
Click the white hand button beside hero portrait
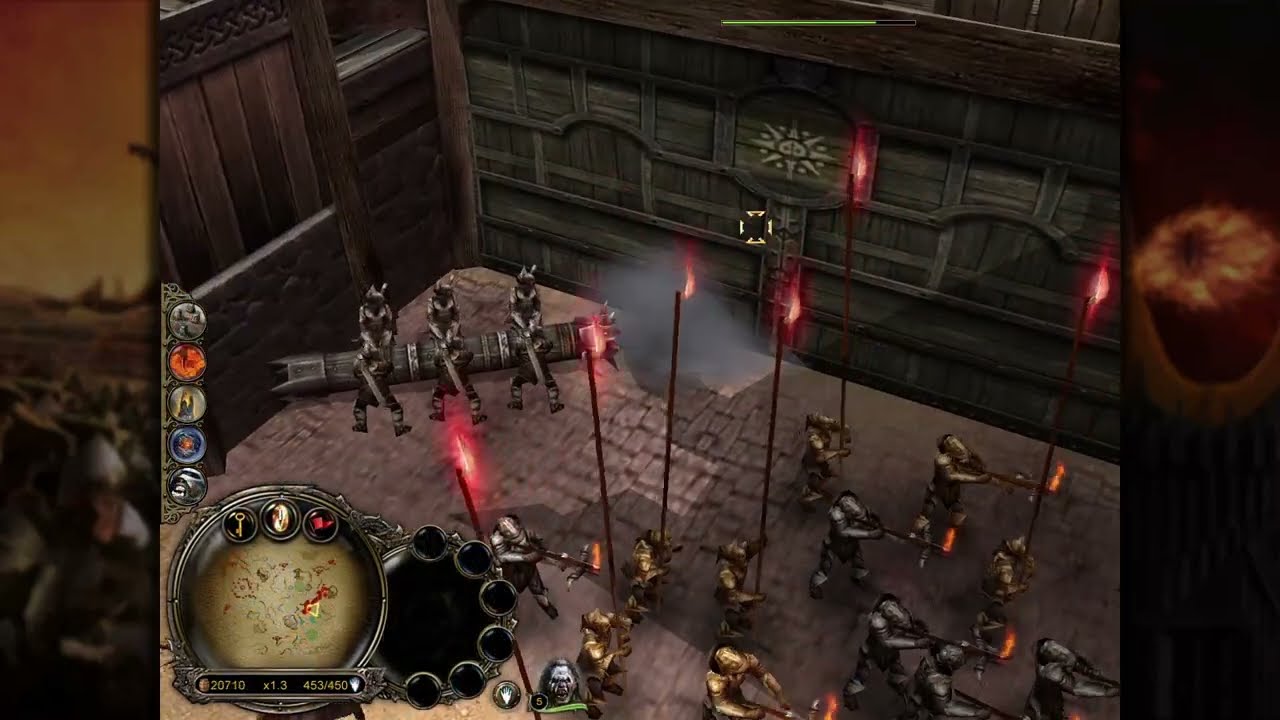coord(508,694)
